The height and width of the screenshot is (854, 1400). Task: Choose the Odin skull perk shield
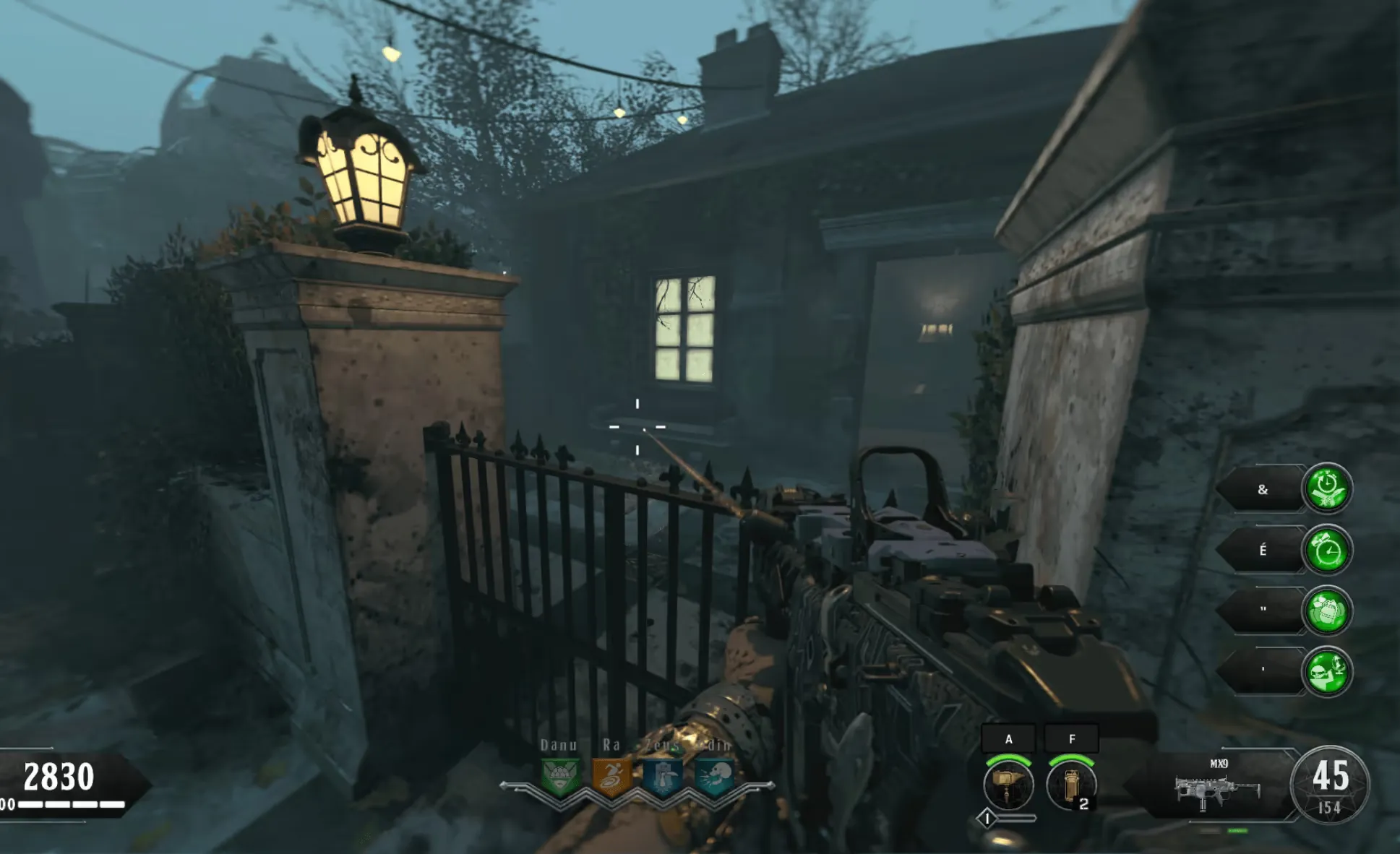(715, 777)
